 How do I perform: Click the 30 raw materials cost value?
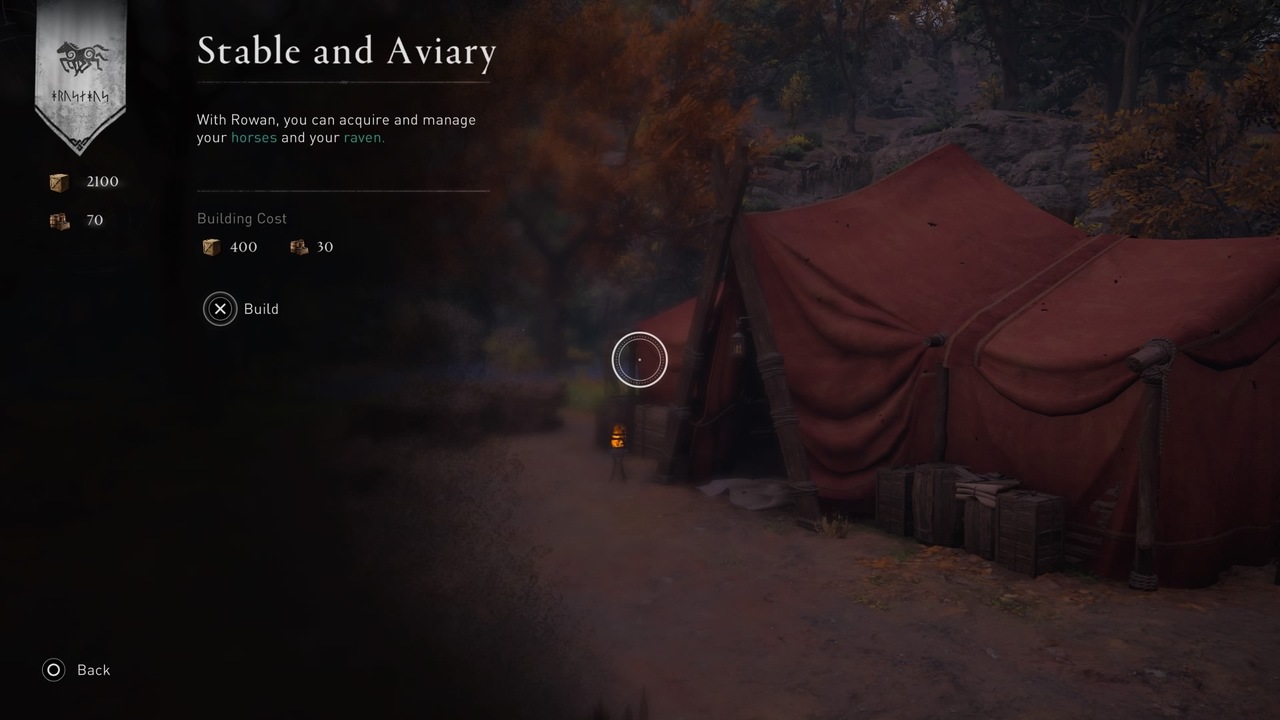[324, 247]
